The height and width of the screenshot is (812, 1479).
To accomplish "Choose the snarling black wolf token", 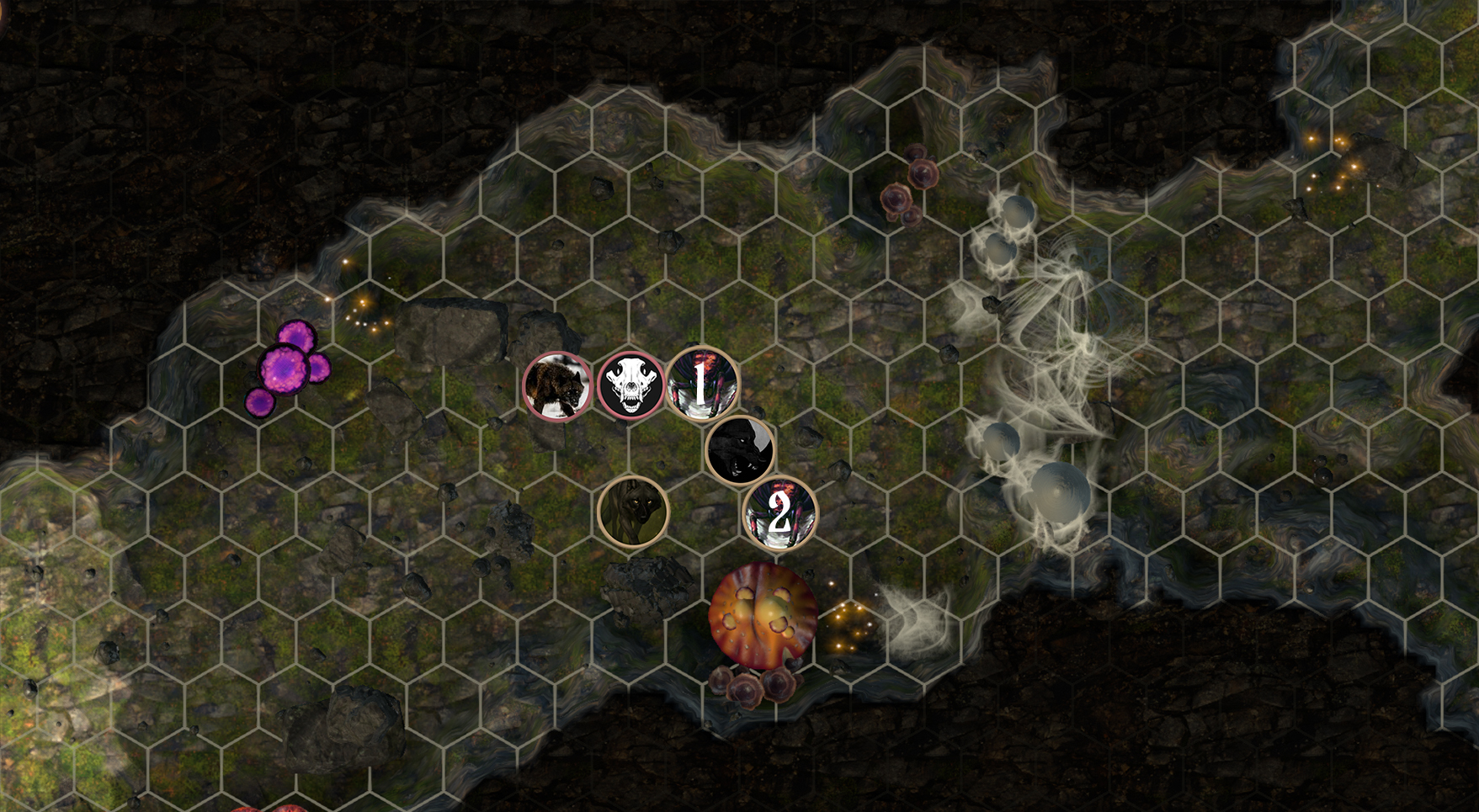I will [740, 451].
